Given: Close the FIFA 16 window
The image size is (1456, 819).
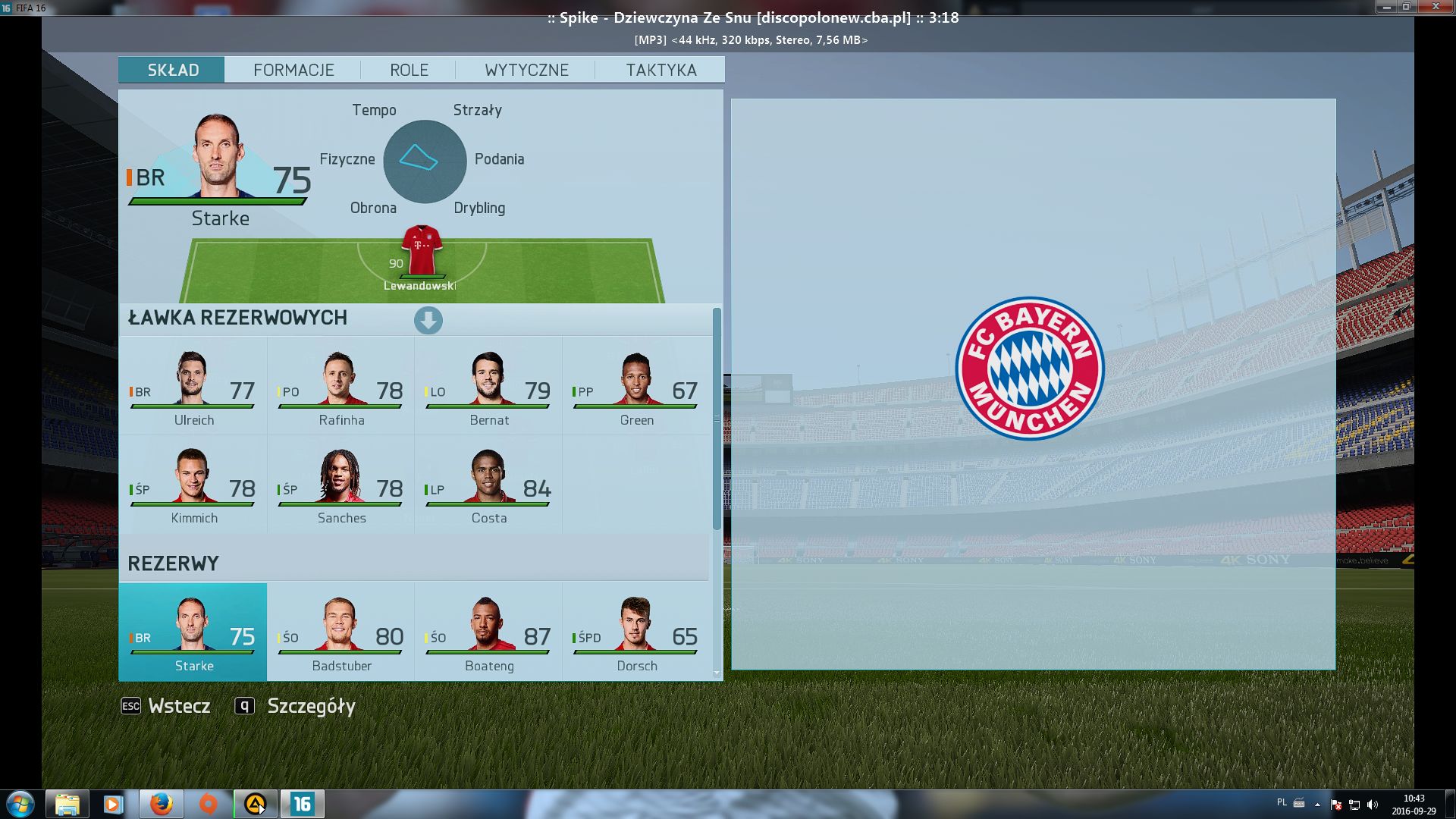Looking at the screenshot, I should coord(1436,7).
